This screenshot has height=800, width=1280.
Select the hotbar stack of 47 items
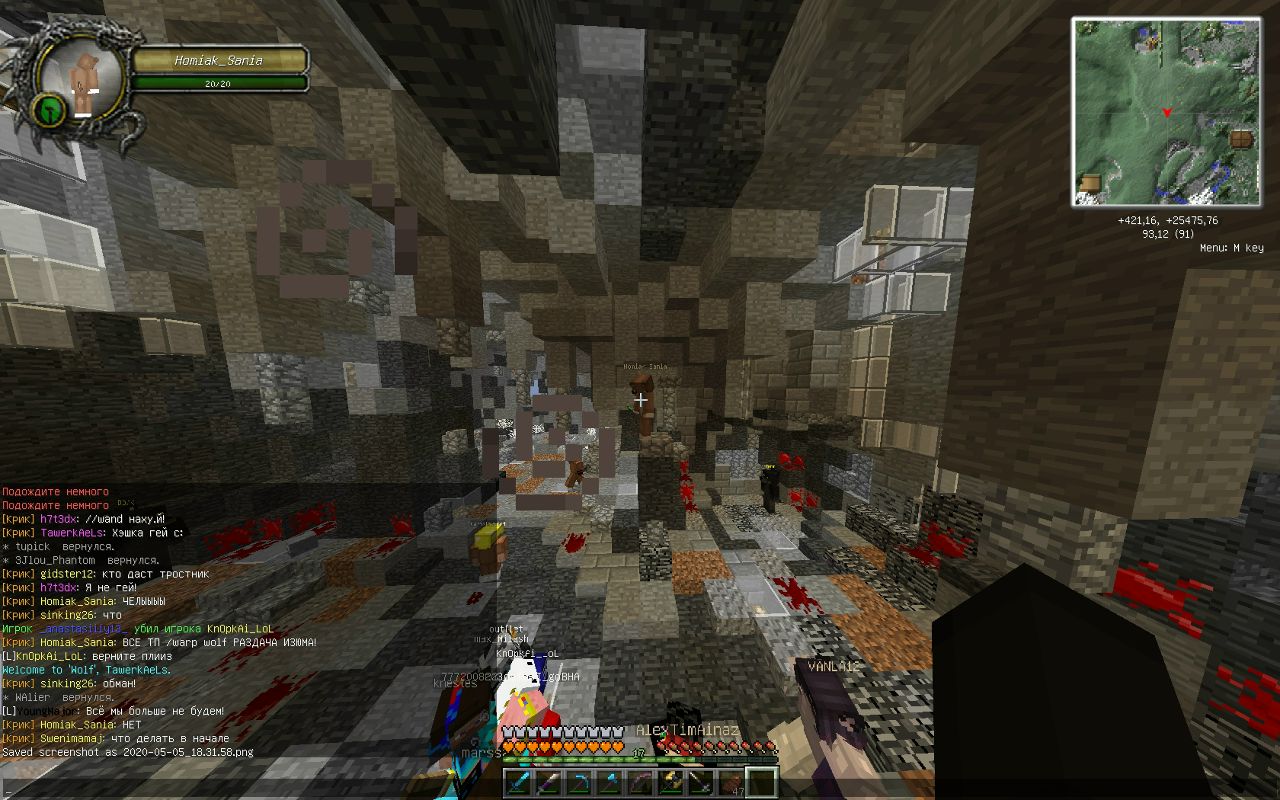tap(731, 782)
